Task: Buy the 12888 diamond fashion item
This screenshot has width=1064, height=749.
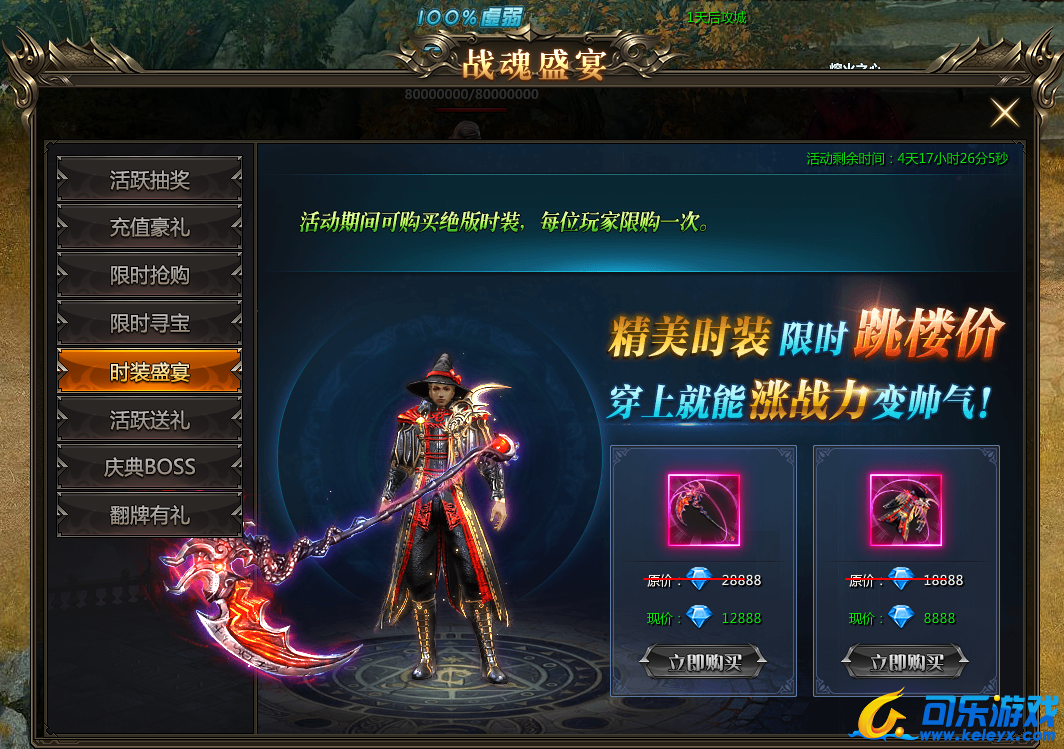Action: [x=703, y=661]
